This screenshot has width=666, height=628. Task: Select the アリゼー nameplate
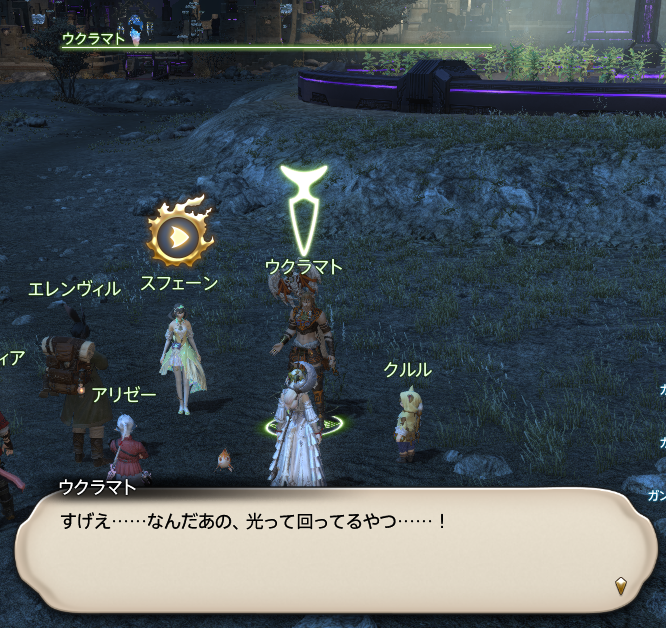[124, 394]
